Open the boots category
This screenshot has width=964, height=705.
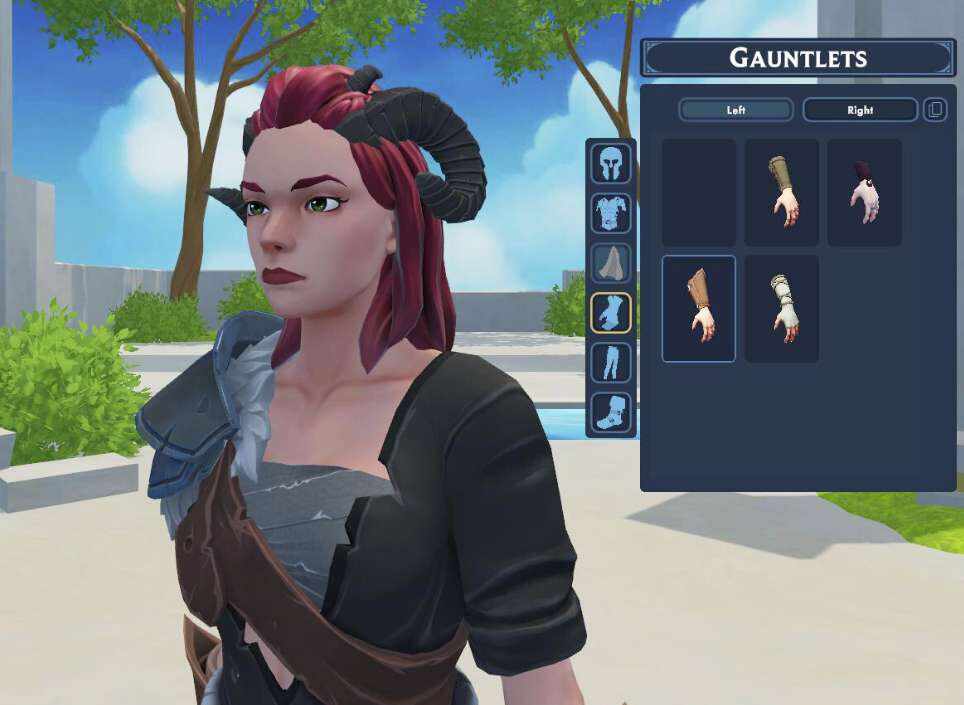tap(610, 411)
